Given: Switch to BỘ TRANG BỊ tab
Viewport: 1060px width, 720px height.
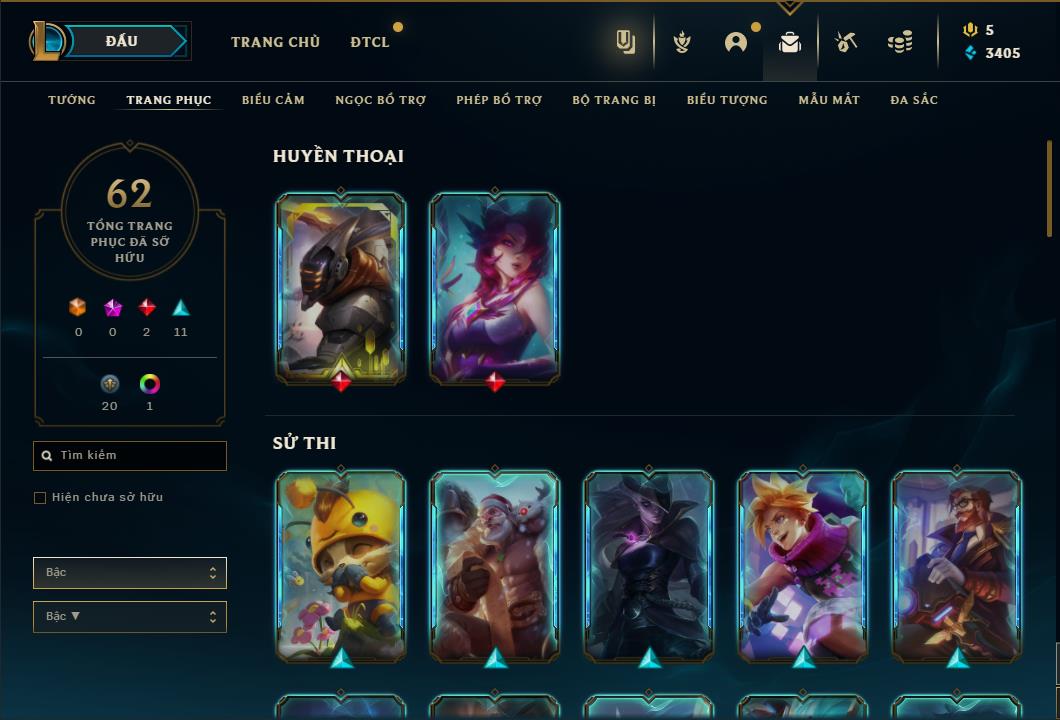Looking at the screenshot, I should (614, 100).
